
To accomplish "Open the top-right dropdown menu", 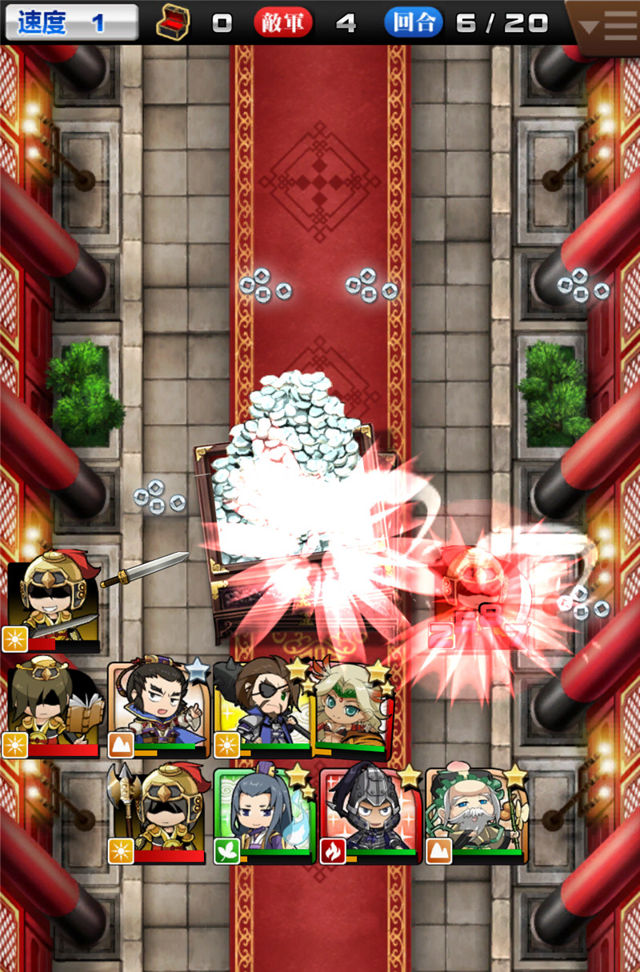I will click(x=603, y=24).
